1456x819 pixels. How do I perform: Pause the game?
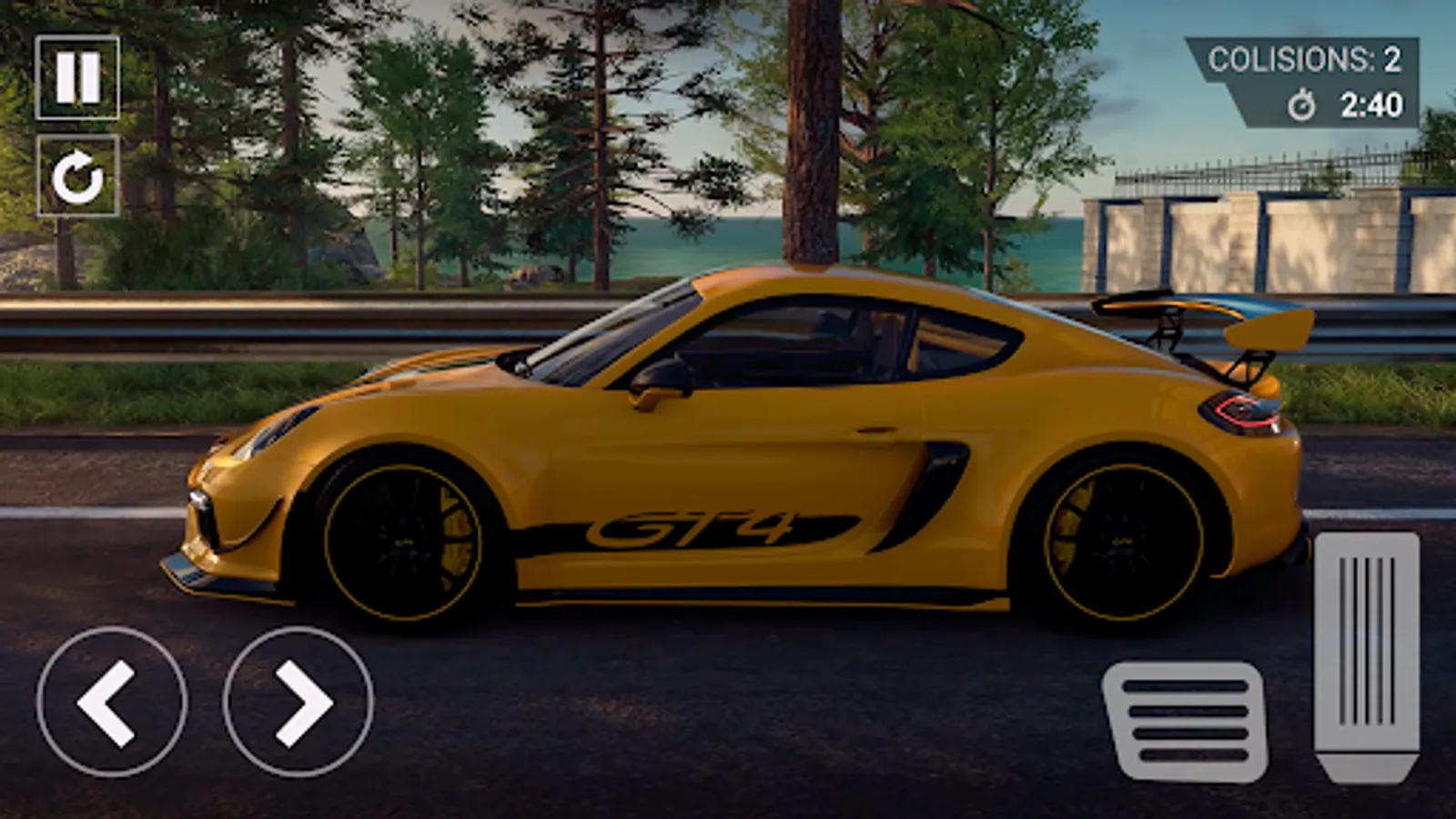(77, 77)
